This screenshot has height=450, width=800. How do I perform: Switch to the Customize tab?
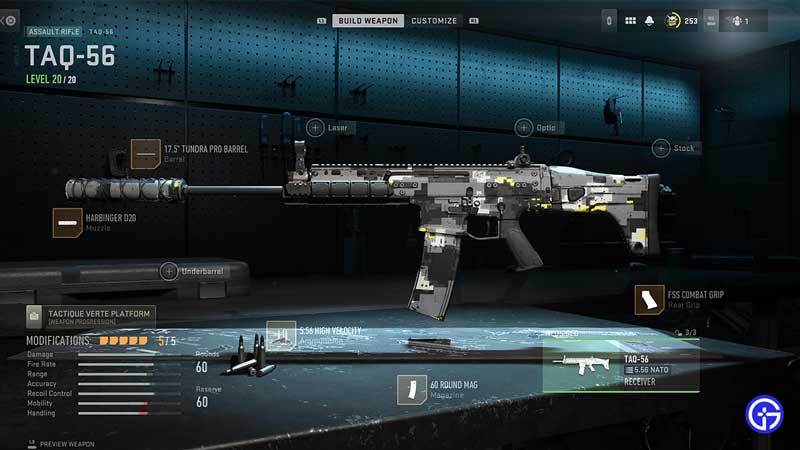pos(433,20)
